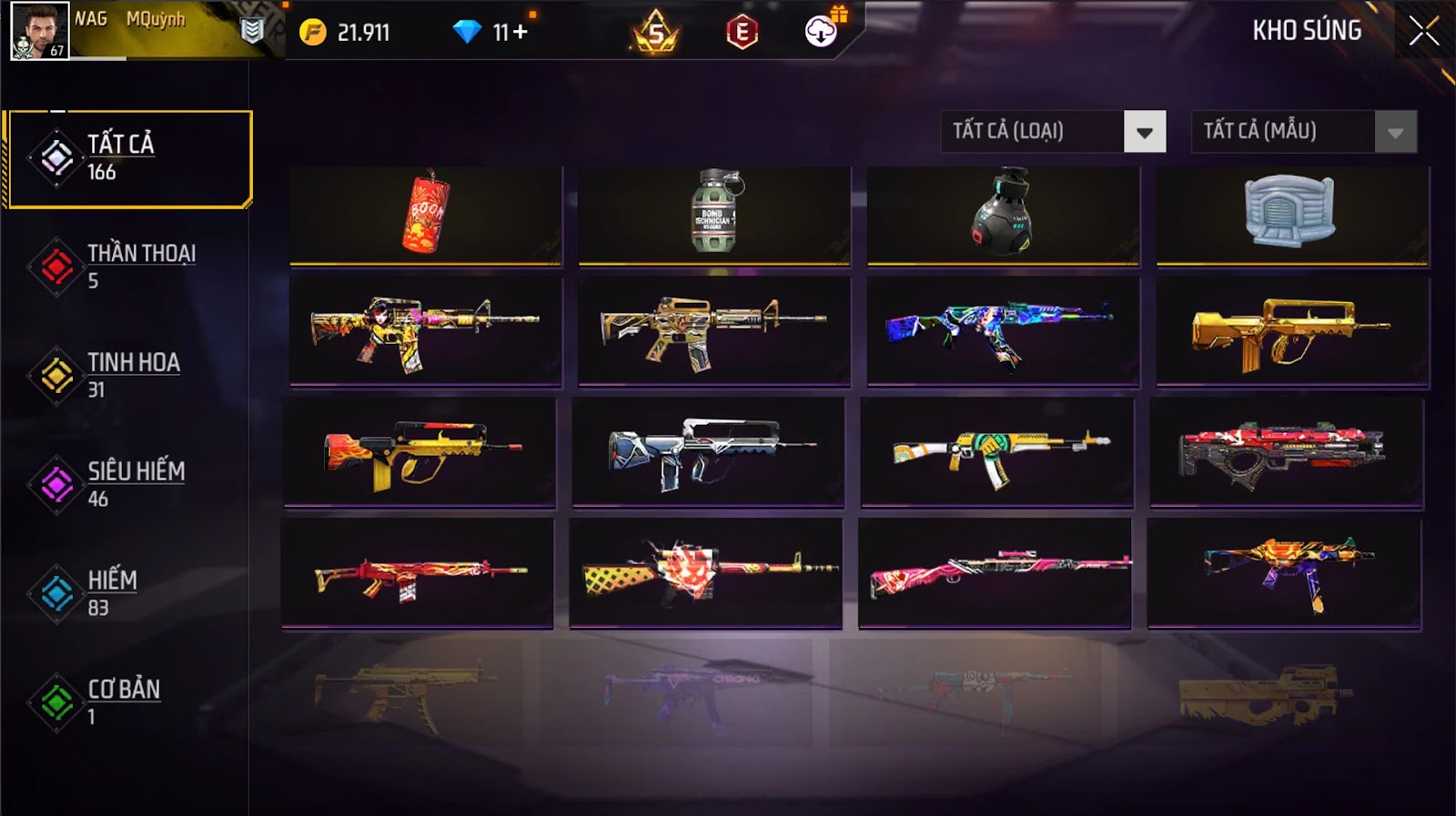Choose the blue neon AK skin

click(1003, 333)
